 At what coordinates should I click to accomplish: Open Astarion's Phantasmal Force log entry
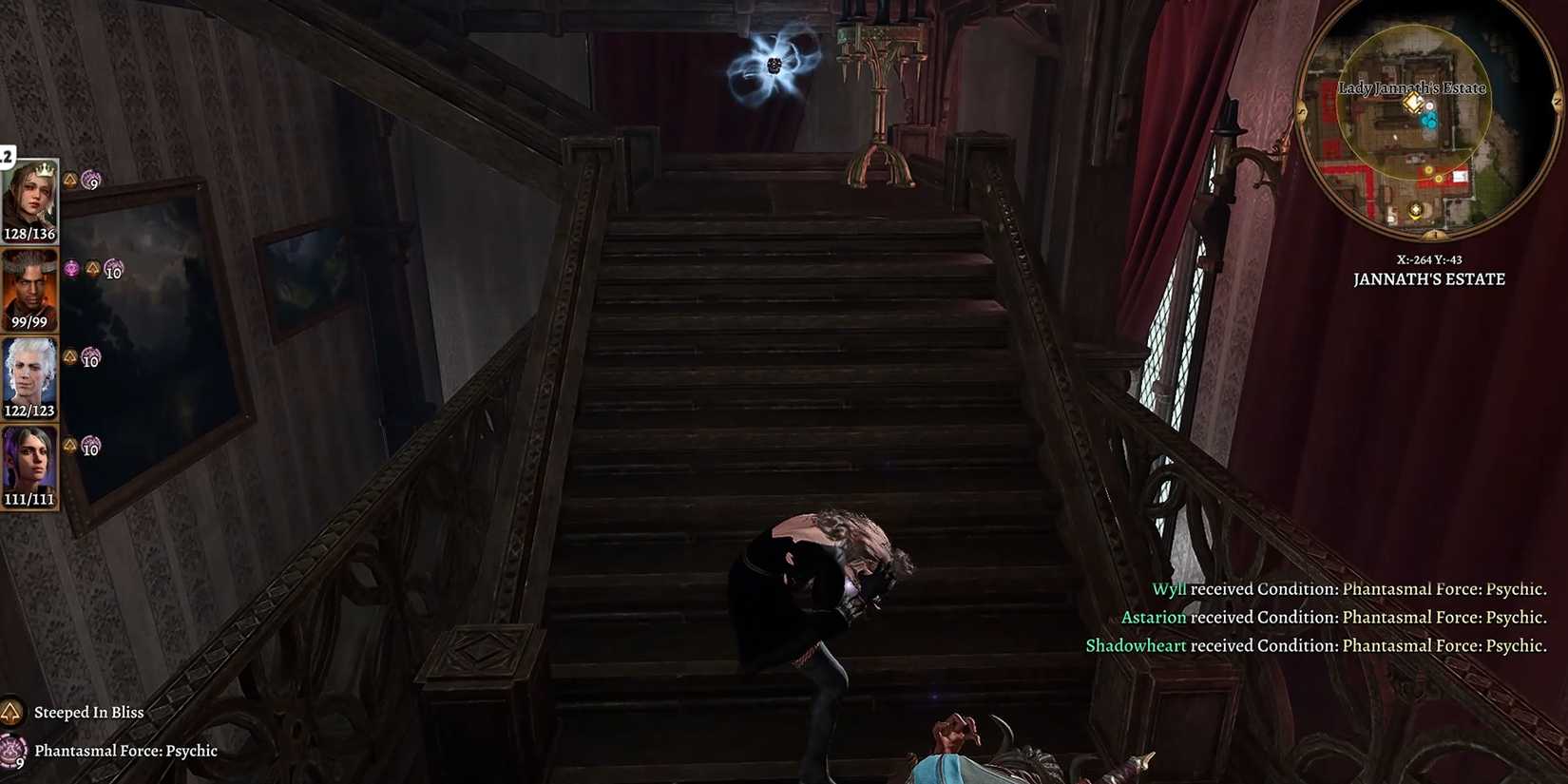pos(1153,617)
